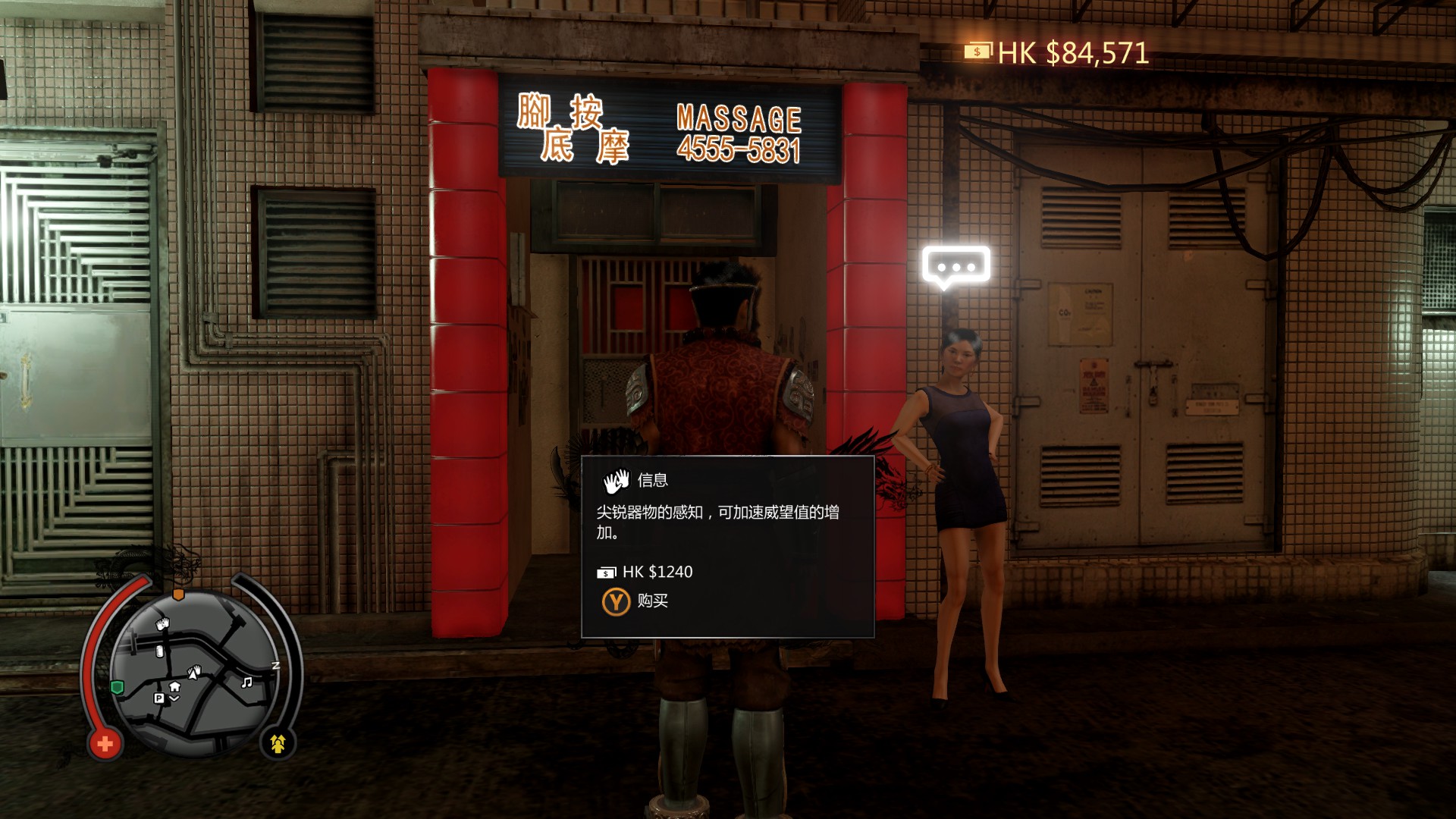
Task: Expand the chevron arrow below the home icon
Action: click(174, 698)
